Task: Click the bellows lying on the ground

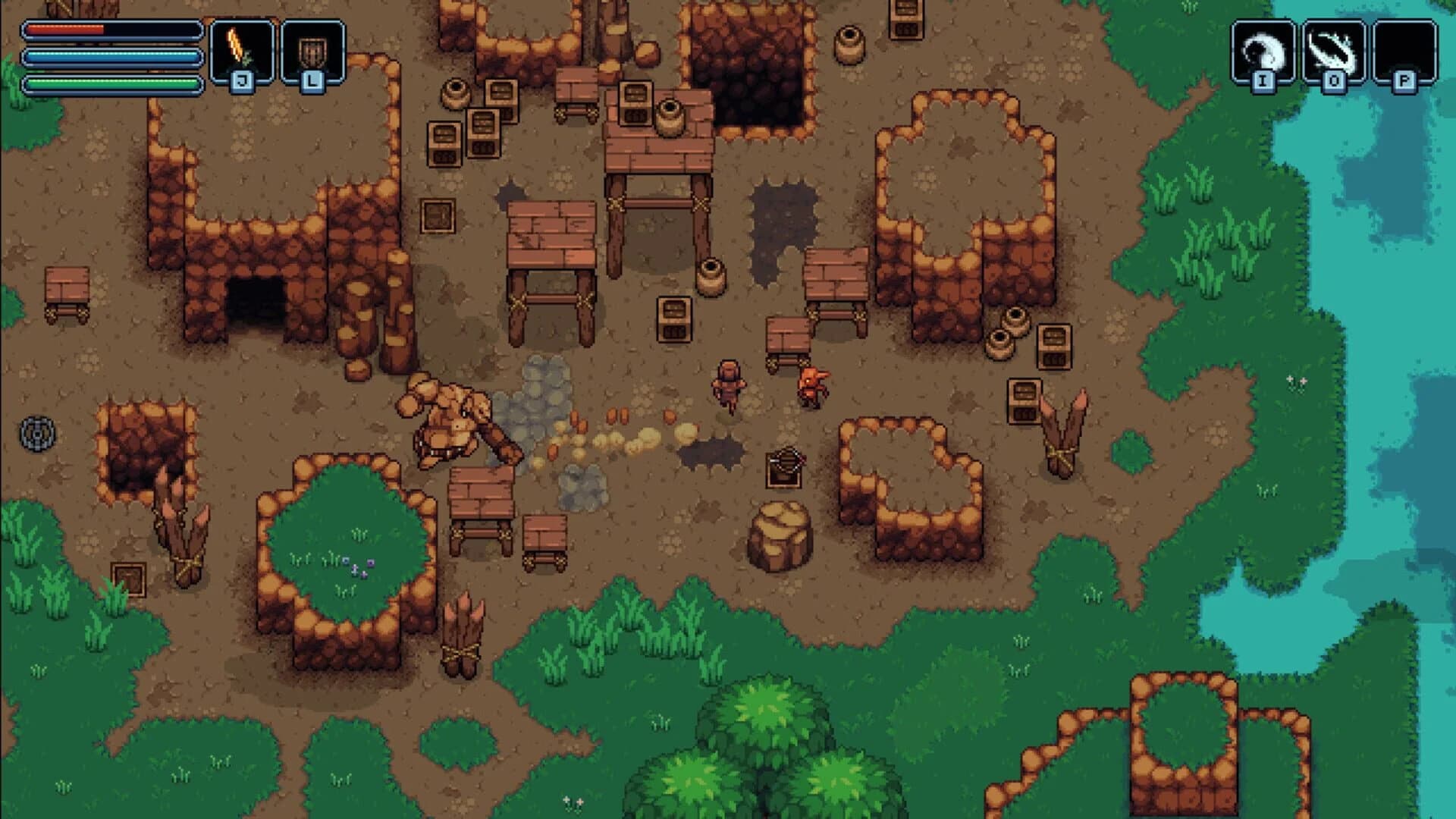Action: [x=785, y=466]
